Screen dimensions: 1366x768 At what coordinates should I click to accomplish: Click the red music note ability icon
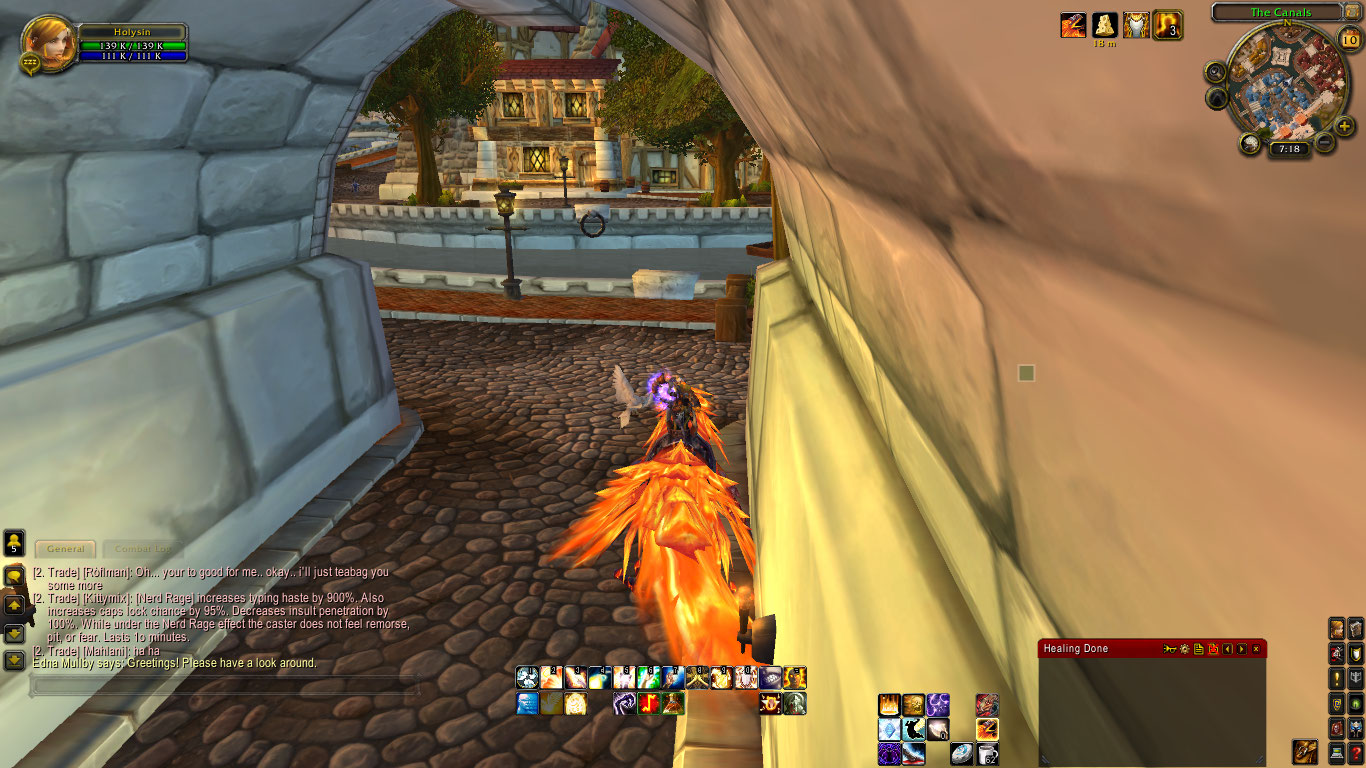click(x=649, y=704)
